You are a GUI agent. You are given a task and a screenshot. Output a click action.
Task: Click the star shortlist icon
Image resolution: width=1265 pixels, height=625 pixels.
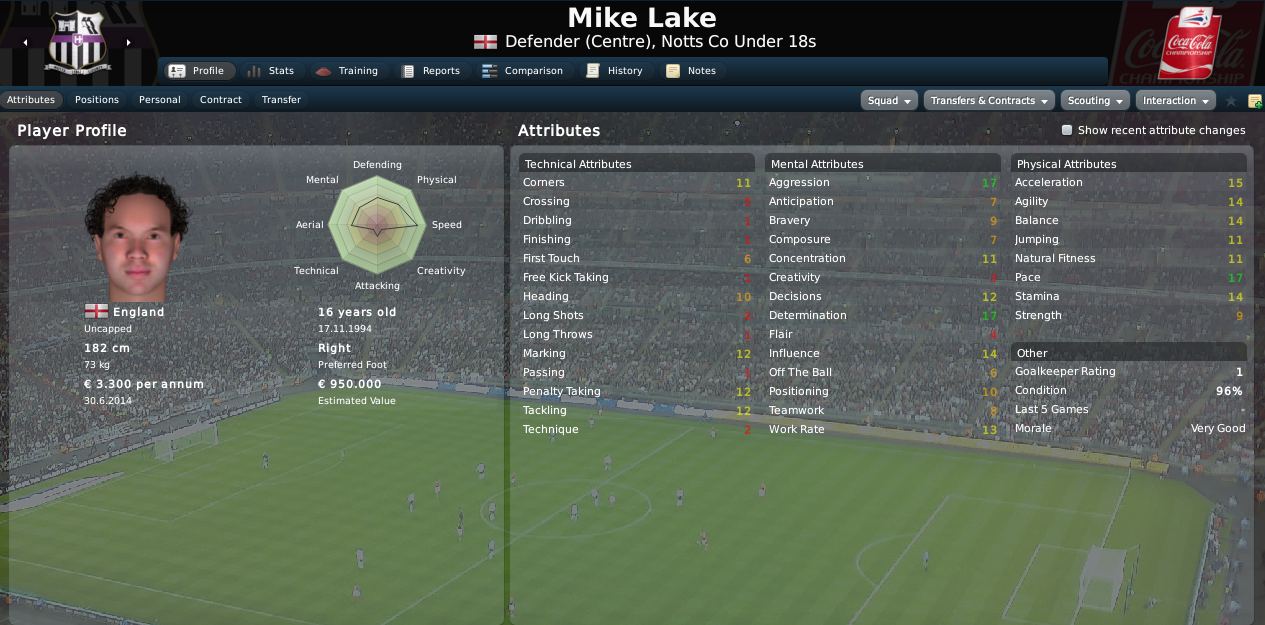[1231, 101]
